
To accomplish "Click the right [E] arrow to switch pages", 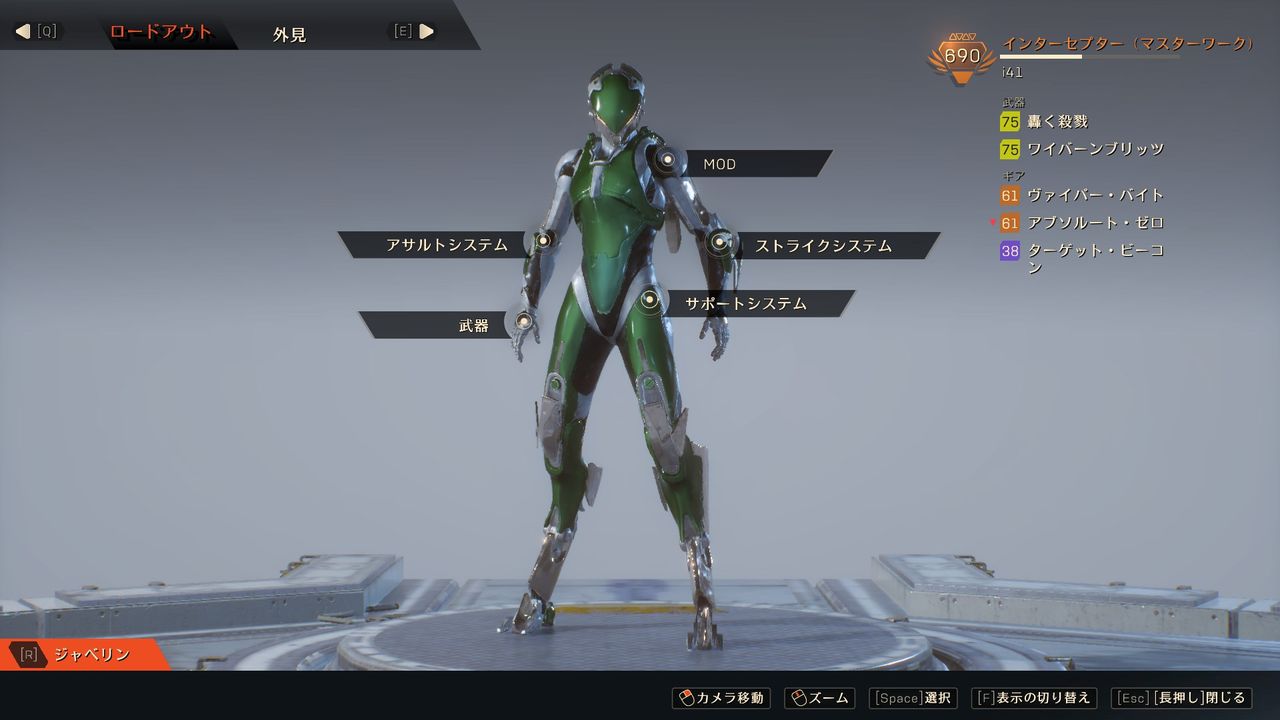I will [427, 30].
